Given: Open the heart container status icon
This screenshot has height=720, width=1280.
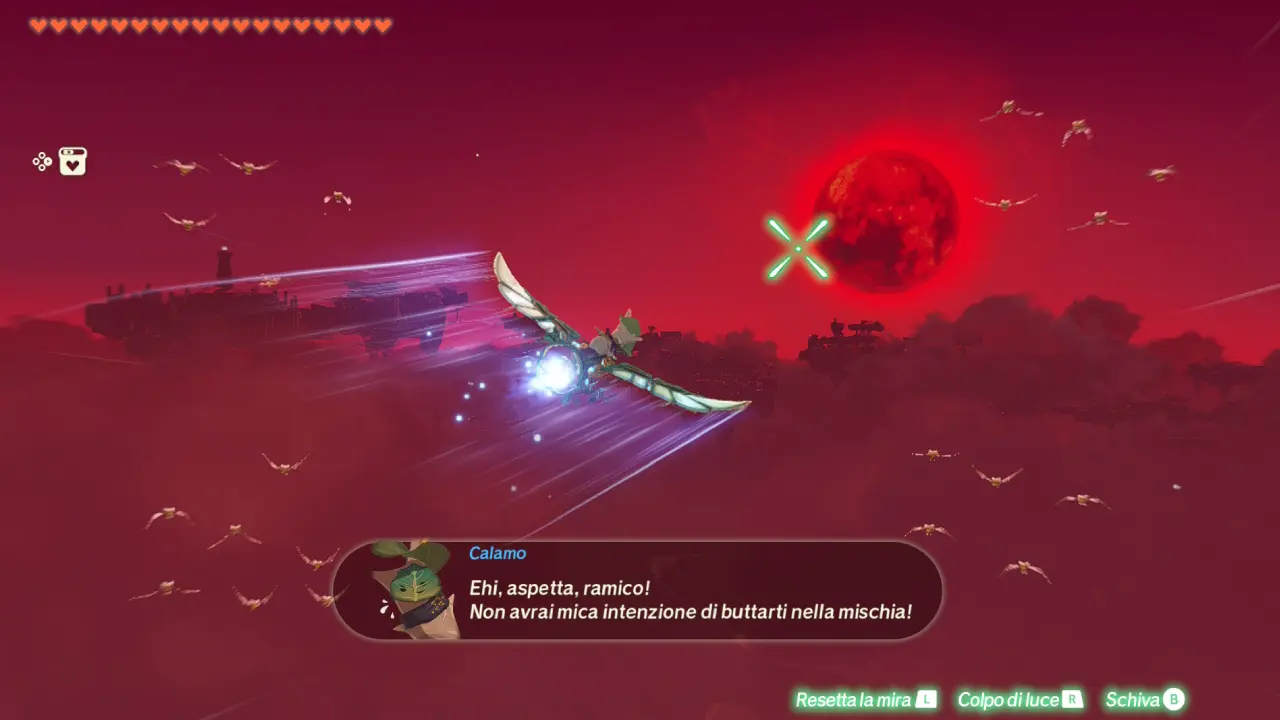Looking at the screenshot, I should point(73,161).
